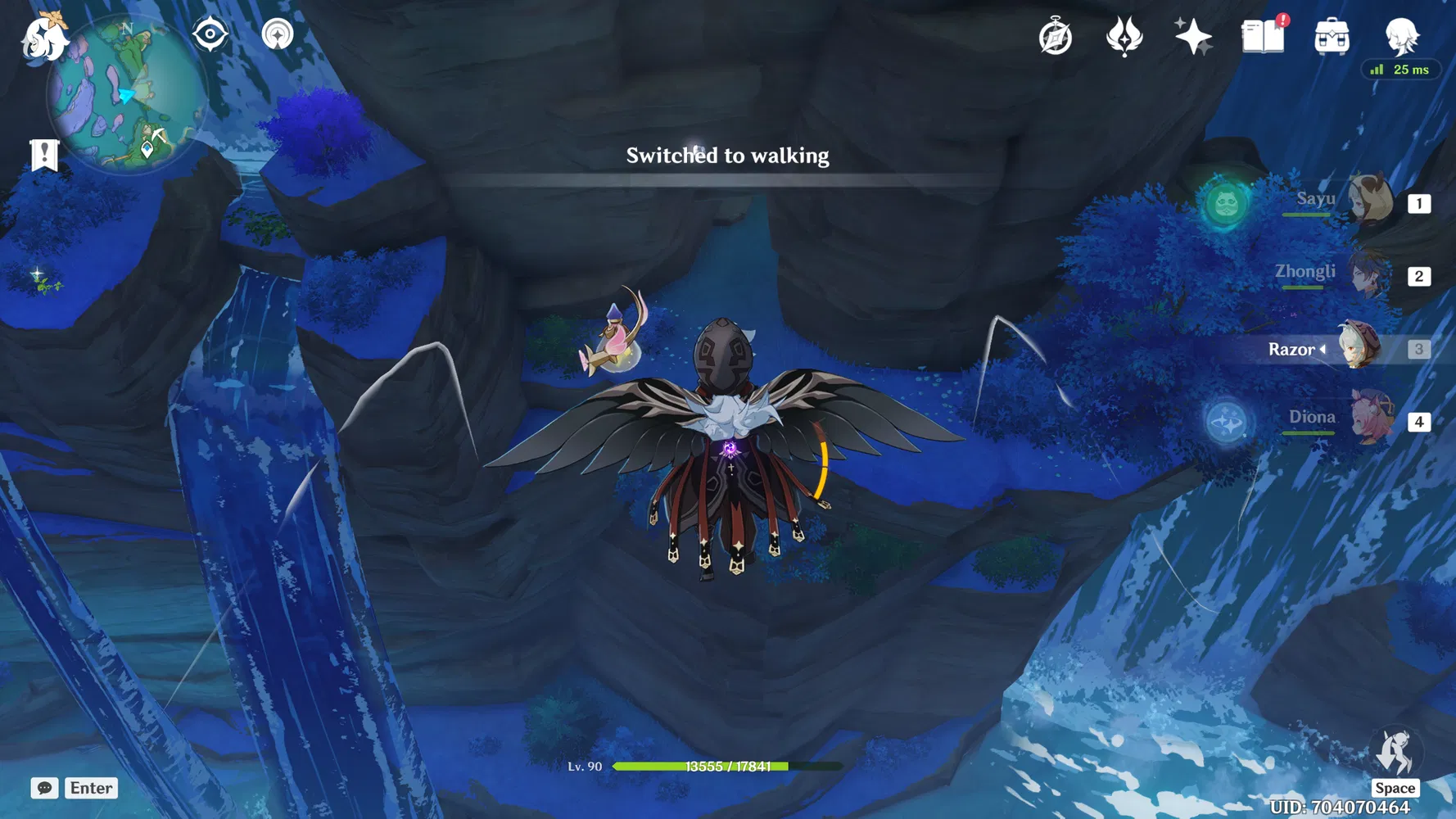1456x819 pixels.
Task: Click the 25 ms ping indicator
Action: (1401, 70)
